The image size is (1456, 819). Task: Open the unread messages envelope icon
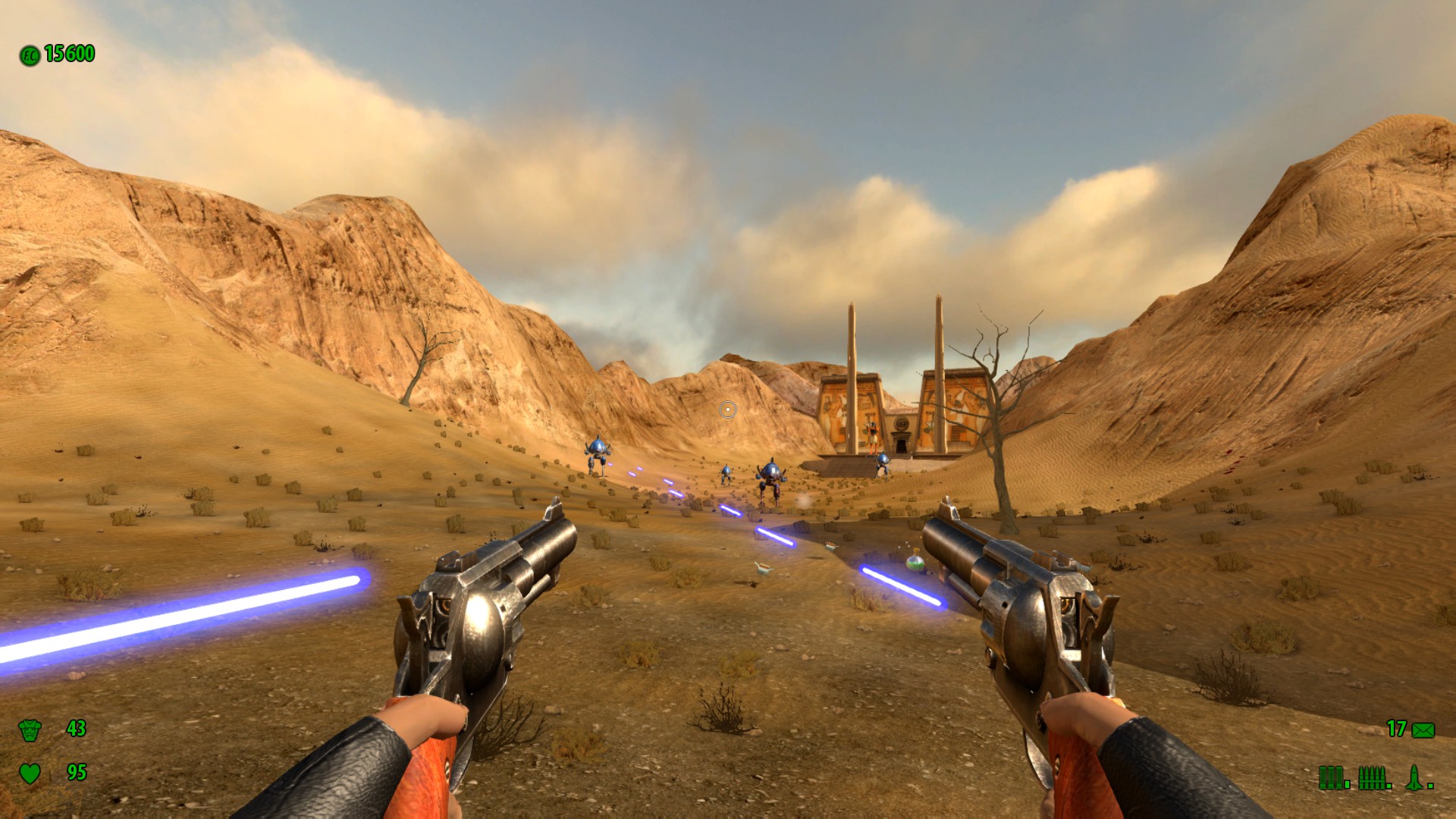(1423, 730)
